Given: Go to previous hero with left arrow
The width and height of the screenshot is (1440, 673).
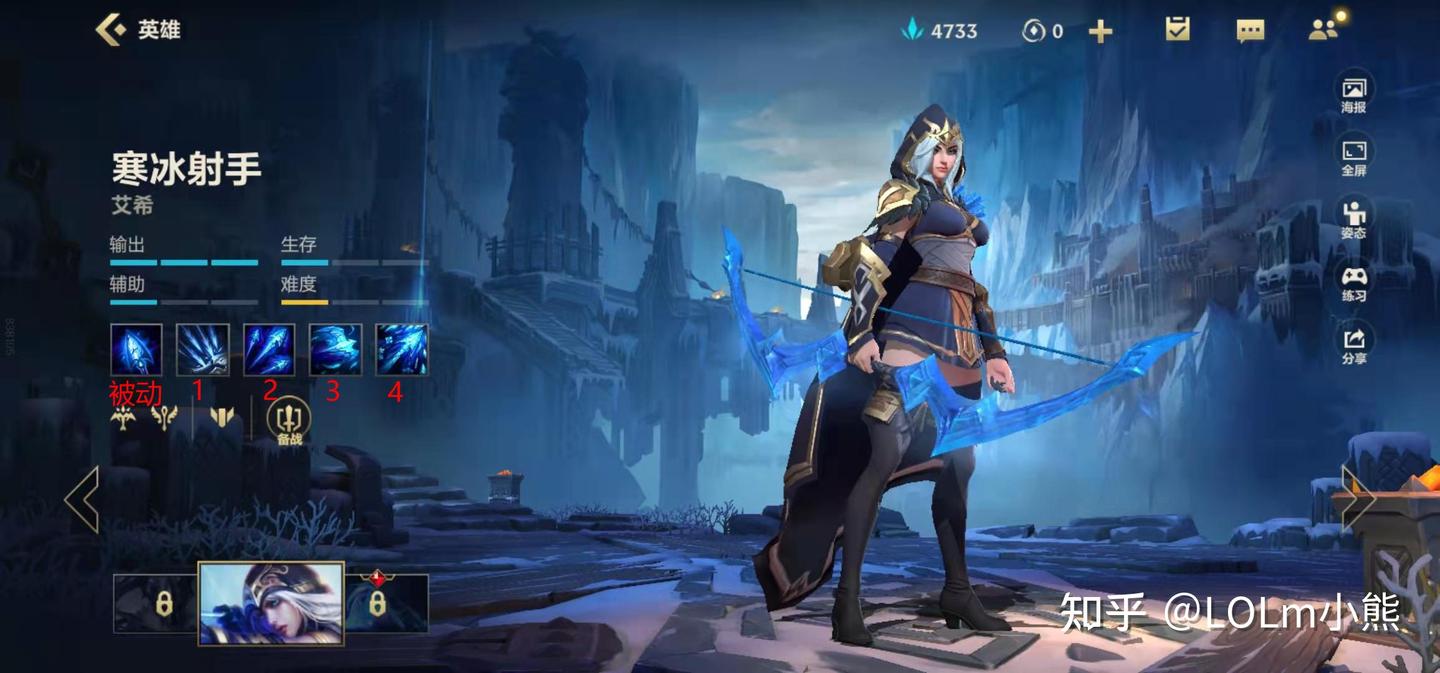Looking at the screenshot, I should tap(82, 499).
